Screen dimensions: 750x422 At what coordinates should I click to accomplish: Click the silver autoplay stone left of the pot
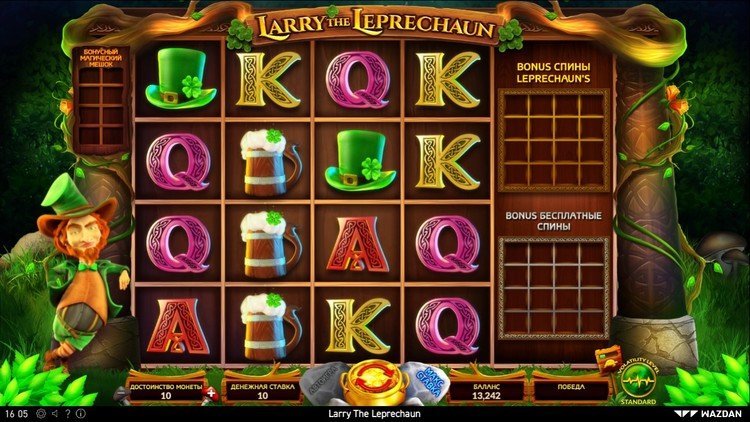pos(324,382)
